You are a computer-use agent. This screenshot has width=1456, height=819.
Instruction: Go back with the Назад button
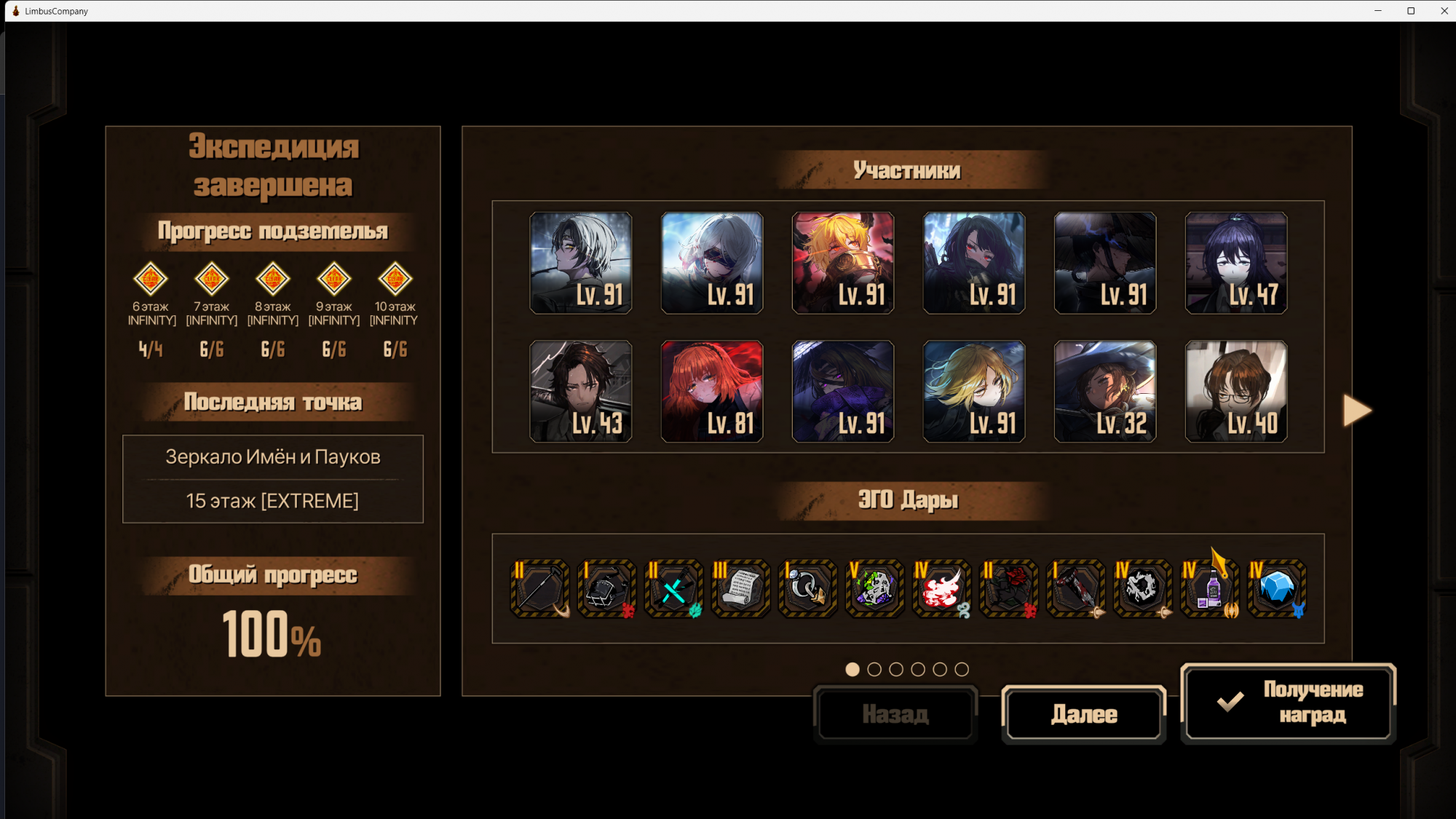[x=895, y=714]
